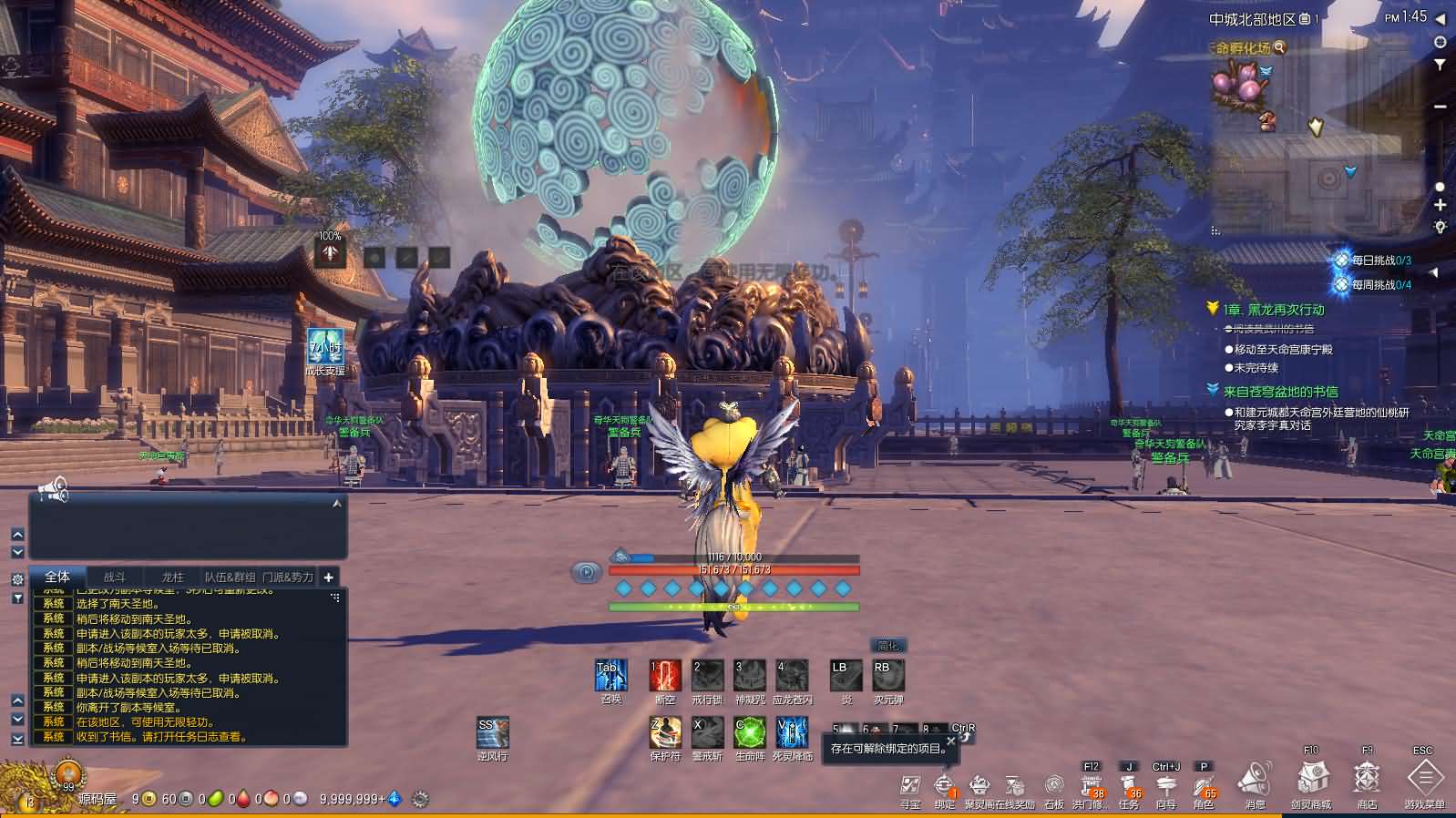
Task: Toggle the 绑定 icon with red badge
Action: point(944,785)
